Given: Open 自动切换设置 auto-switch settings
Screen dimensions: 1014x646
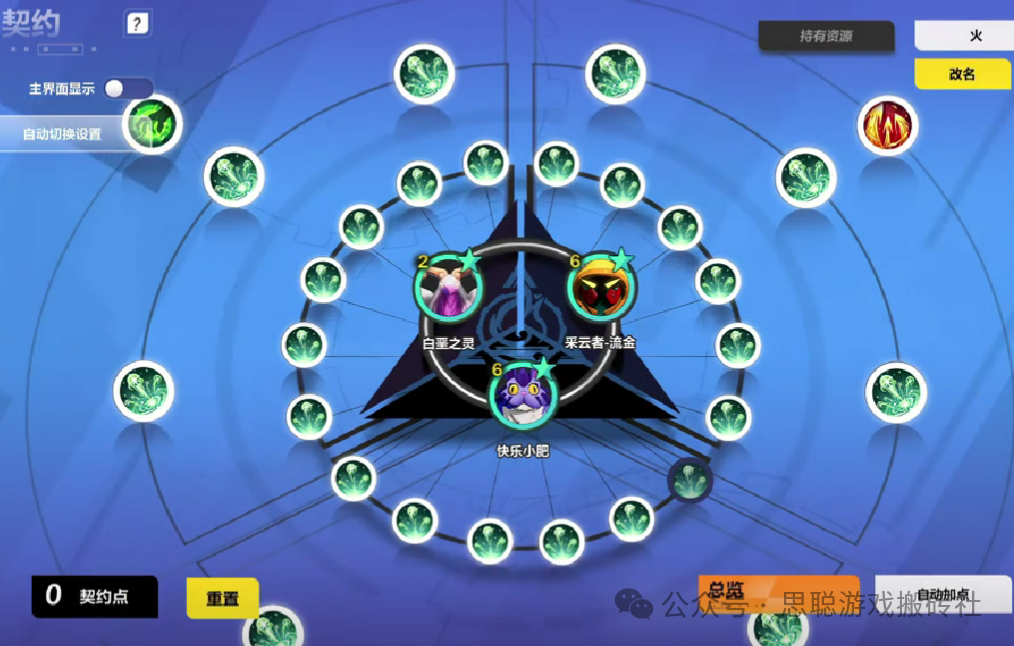Looking at the screenshot, I should click(62, 134).
